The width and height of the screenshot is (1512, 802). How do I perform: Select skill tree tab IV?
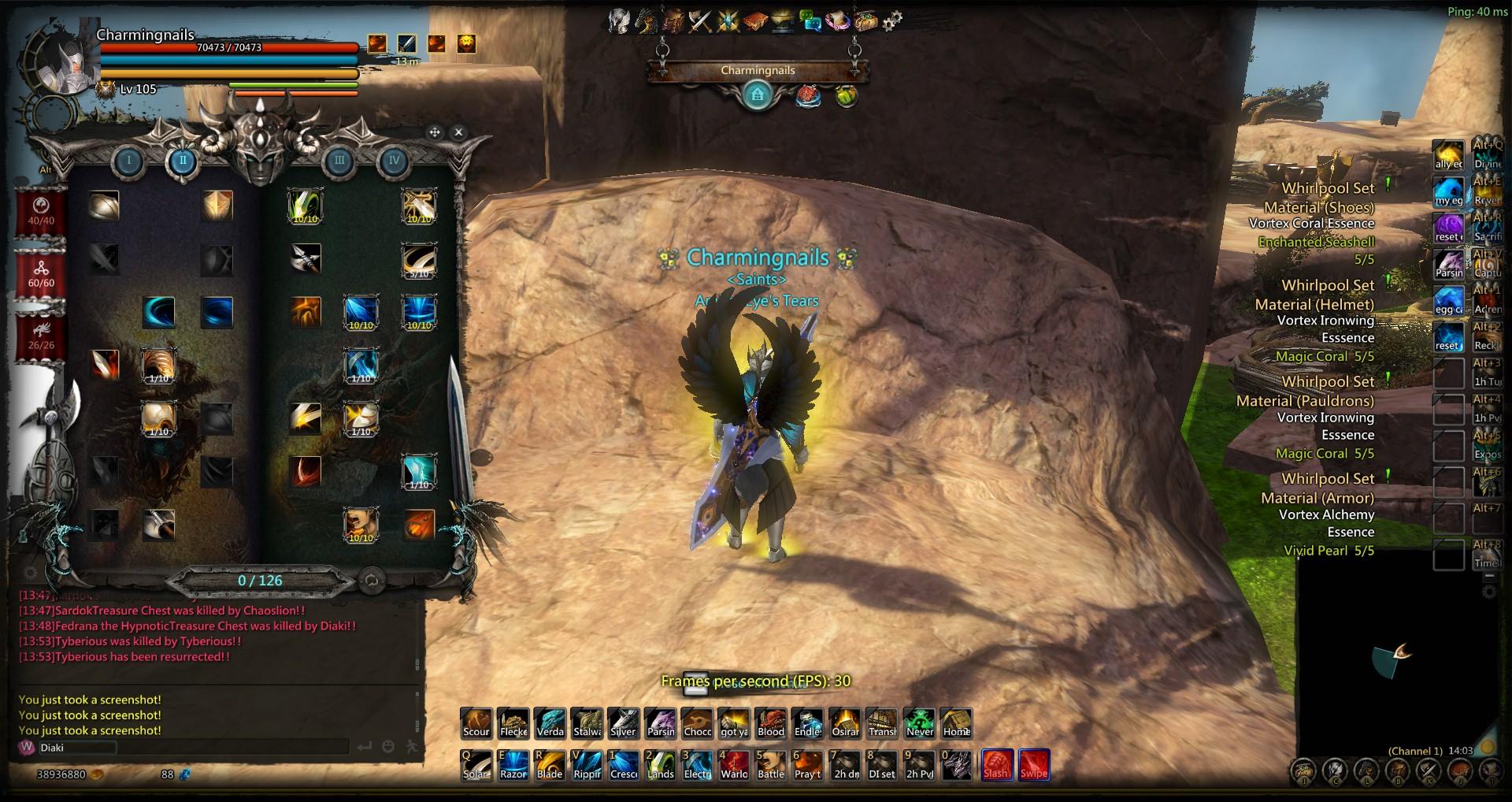coord(394,162)
